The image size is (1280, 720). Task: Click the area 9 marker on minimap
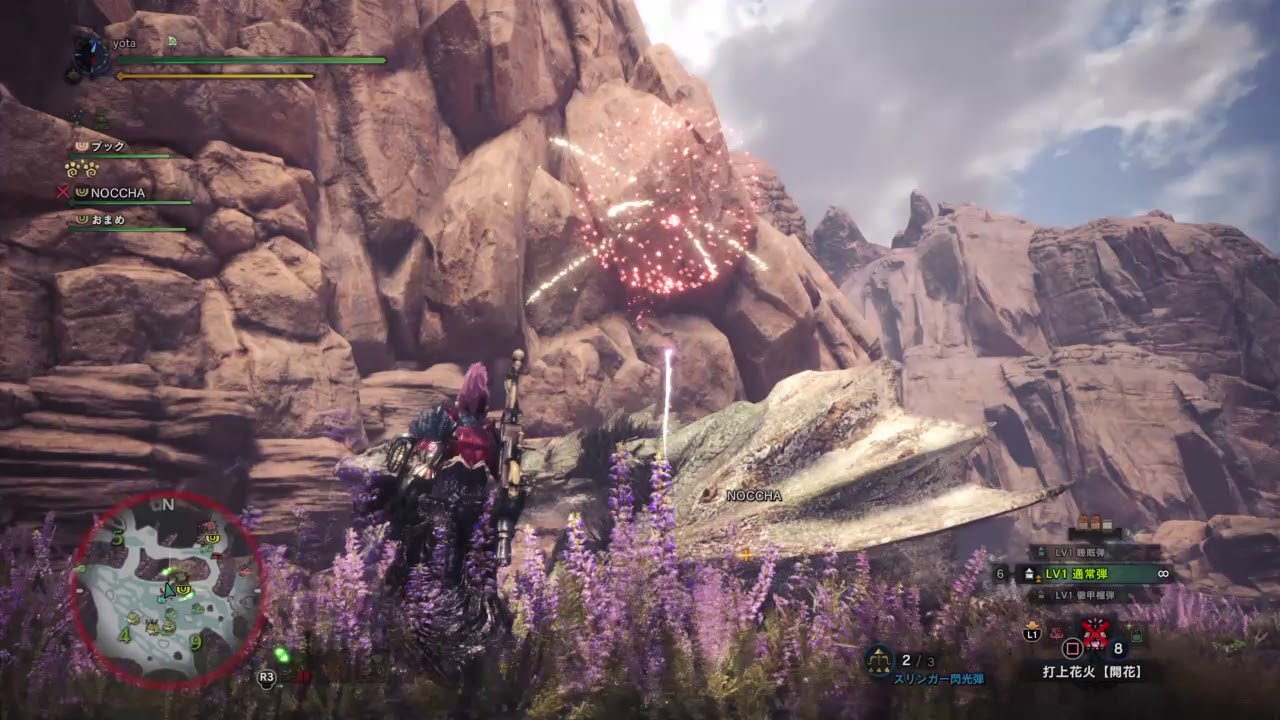196,642
